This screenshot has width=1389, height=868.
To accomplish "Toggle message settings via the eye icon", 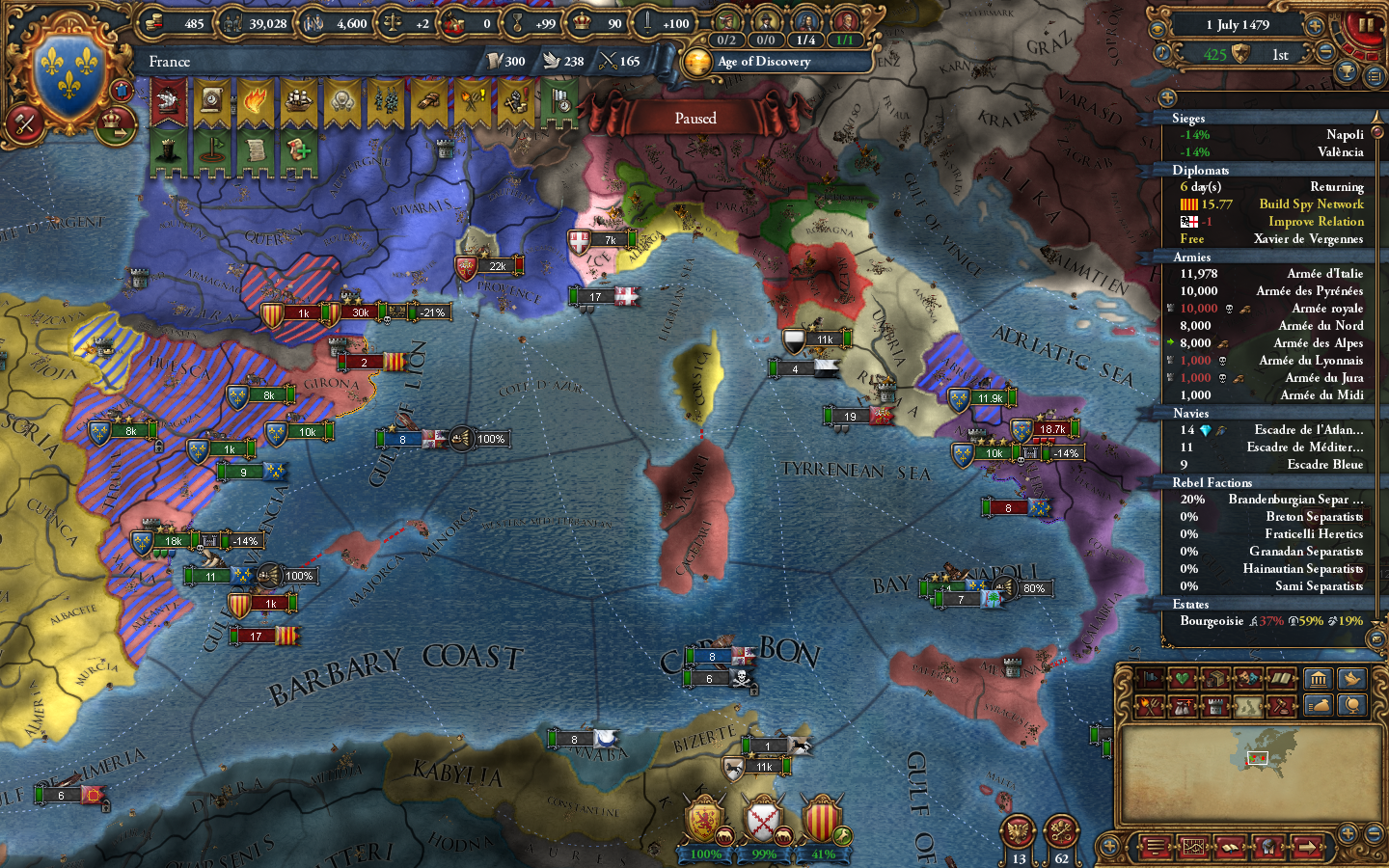I will tap(1157, 28).
